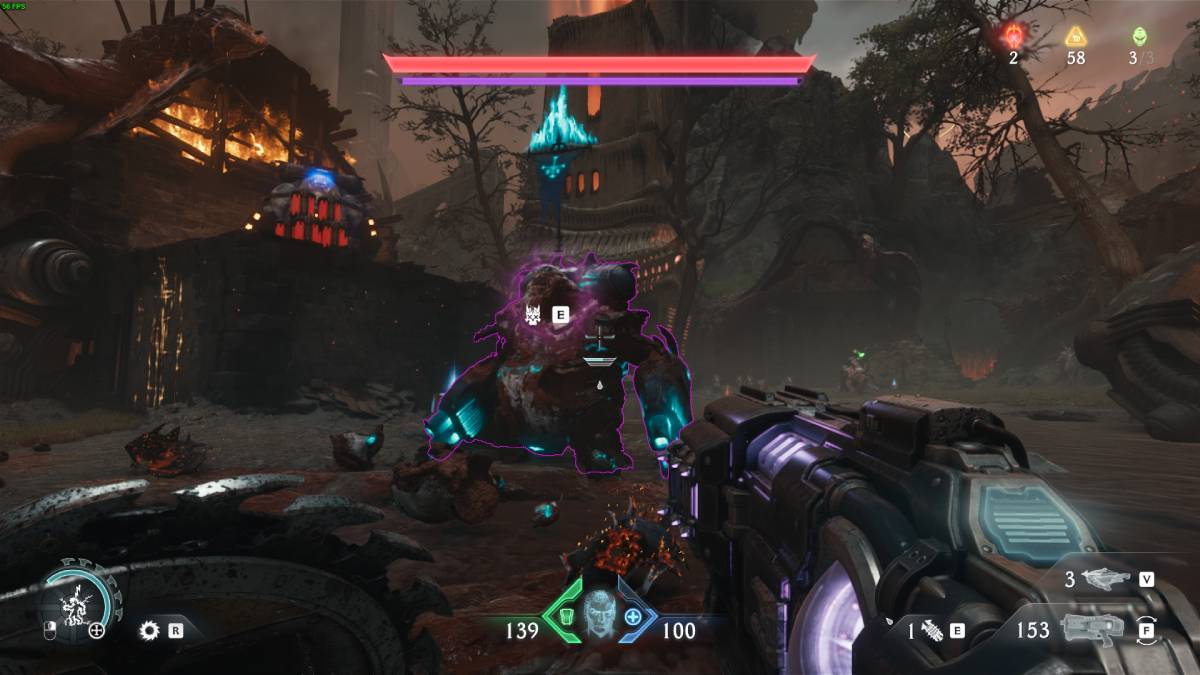
Task: Select the spiked melee weapon icon
Action: pyautogui.click(x=932, y=630)
